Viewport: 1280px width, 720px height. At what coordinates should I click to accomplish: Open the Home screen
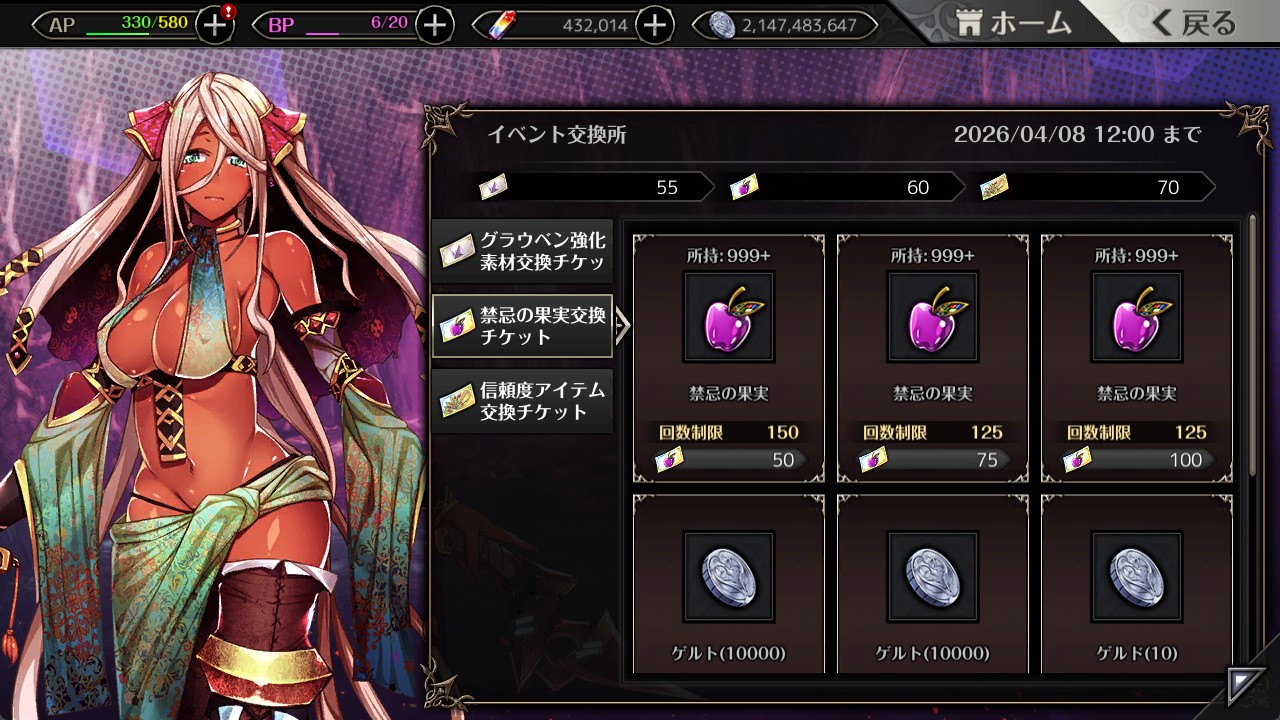coord(1014,24)
